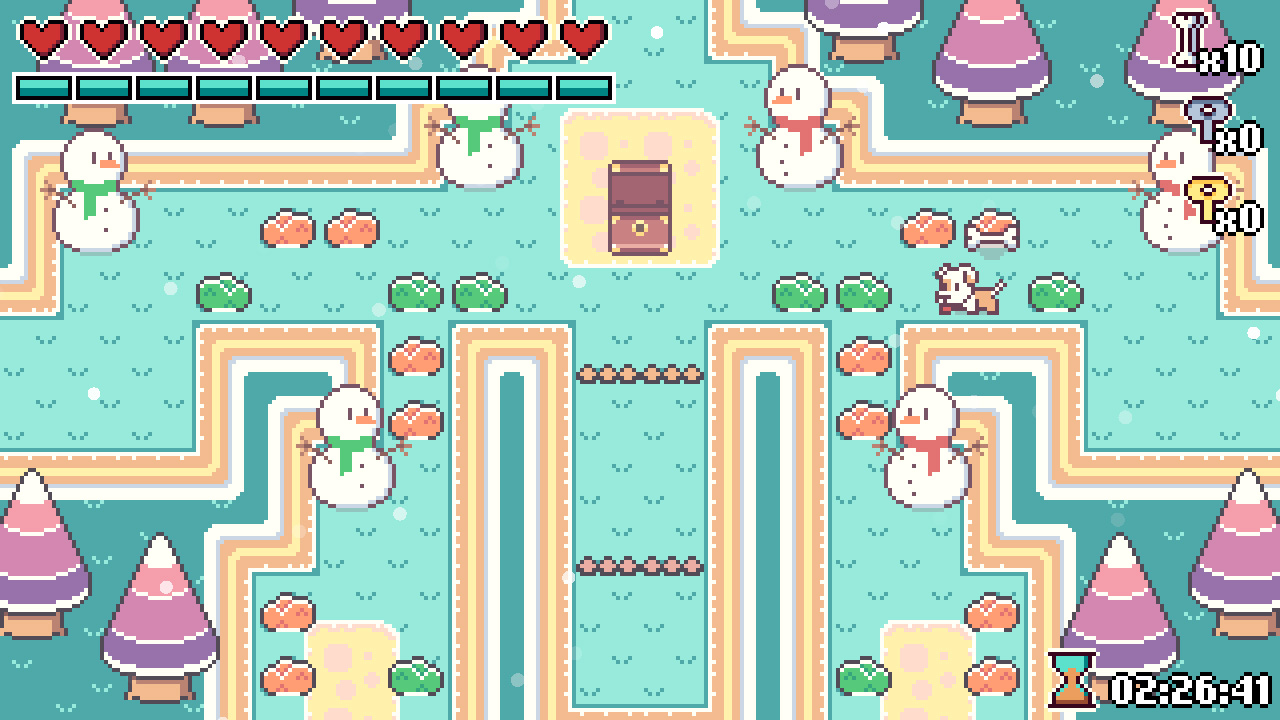This screenshot has height=720, width=1280.
Task: Click the first heart in the health row
Action: [40, 36]
